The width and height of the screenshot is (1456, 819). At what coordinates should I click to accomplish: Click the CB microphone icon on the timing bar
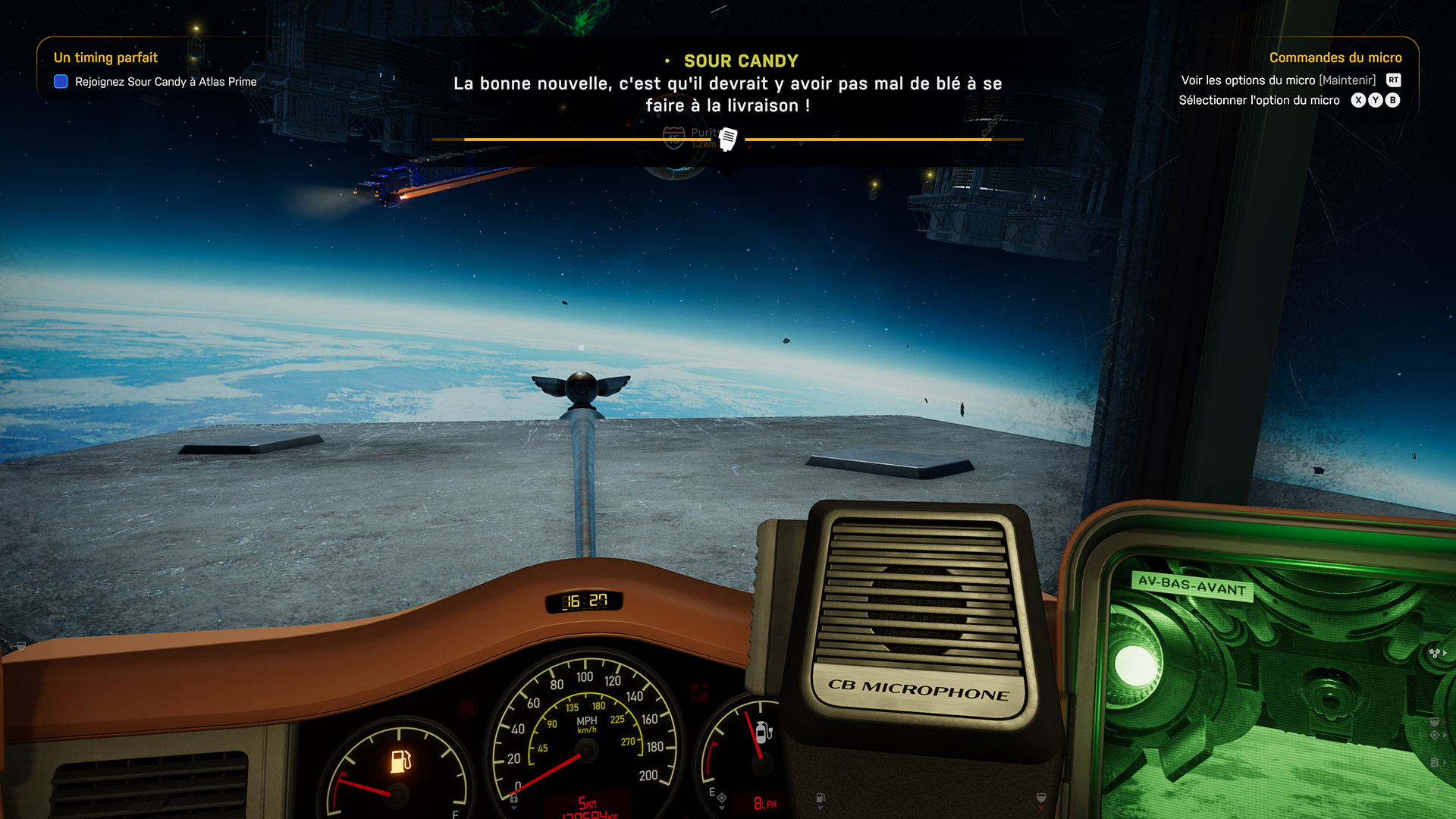pyautogui.click(x=728, y=139)
